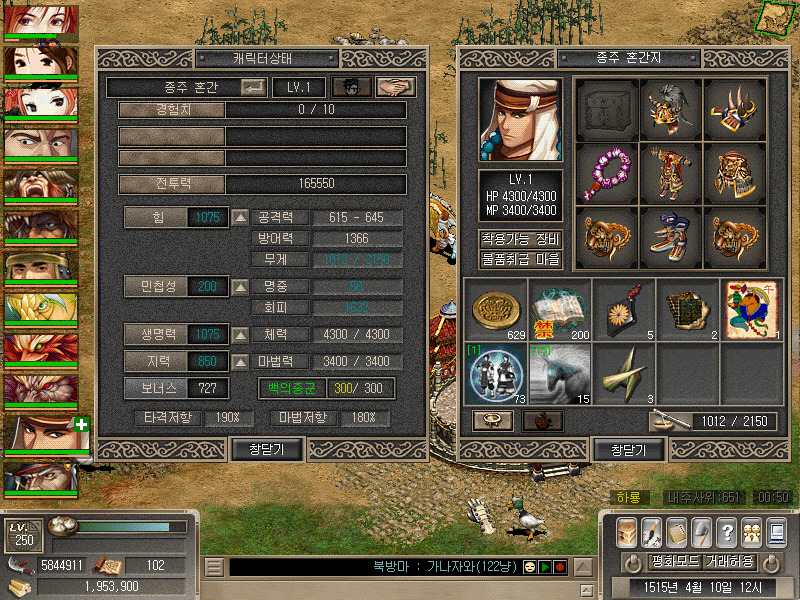Close the character status window (창닫기)
Viewport: 800px width, 600px height.
pos(266,450)
